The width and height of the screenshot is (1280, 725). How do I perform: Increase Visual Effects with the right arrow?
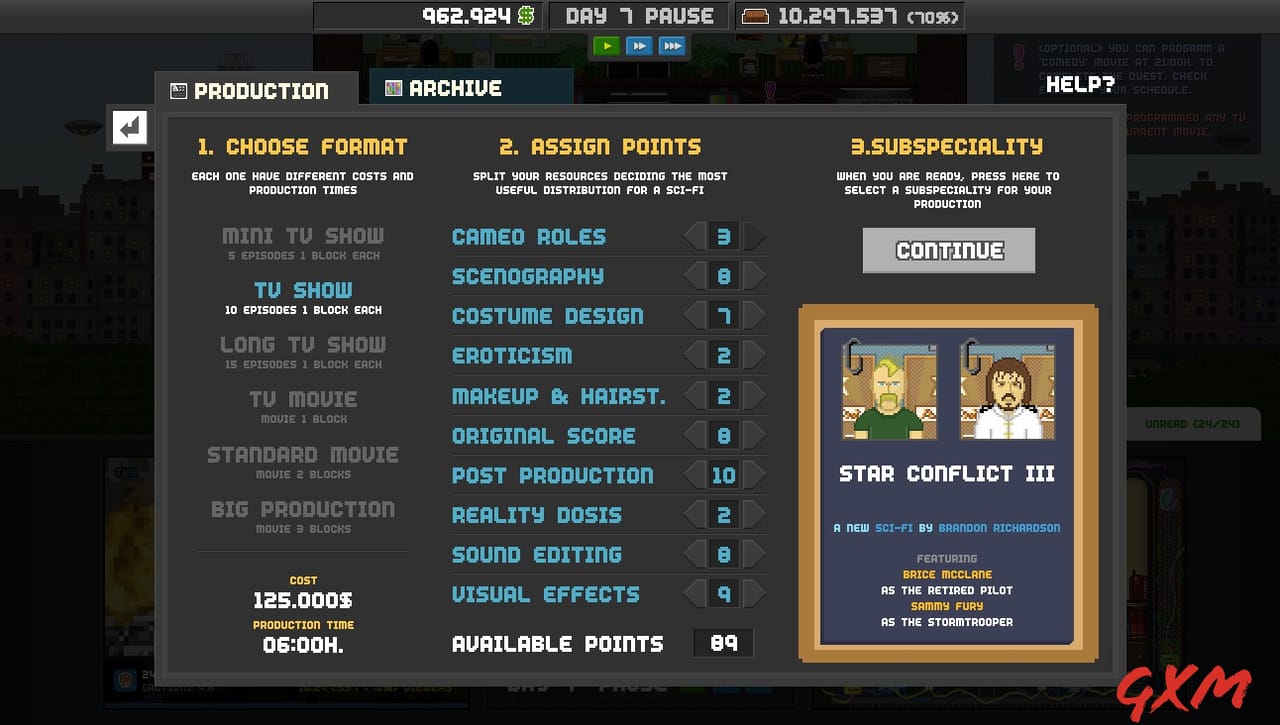click(753, 594)
